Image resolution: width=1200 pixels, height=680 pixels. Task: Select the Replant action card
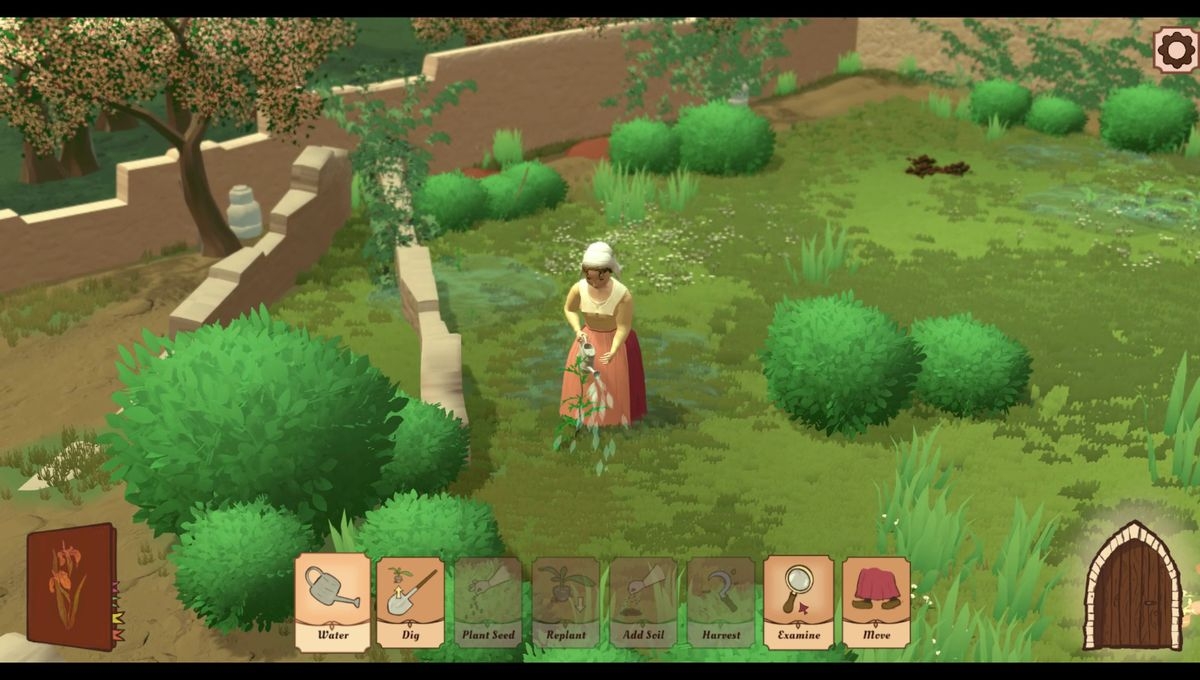tap(566, 602)
